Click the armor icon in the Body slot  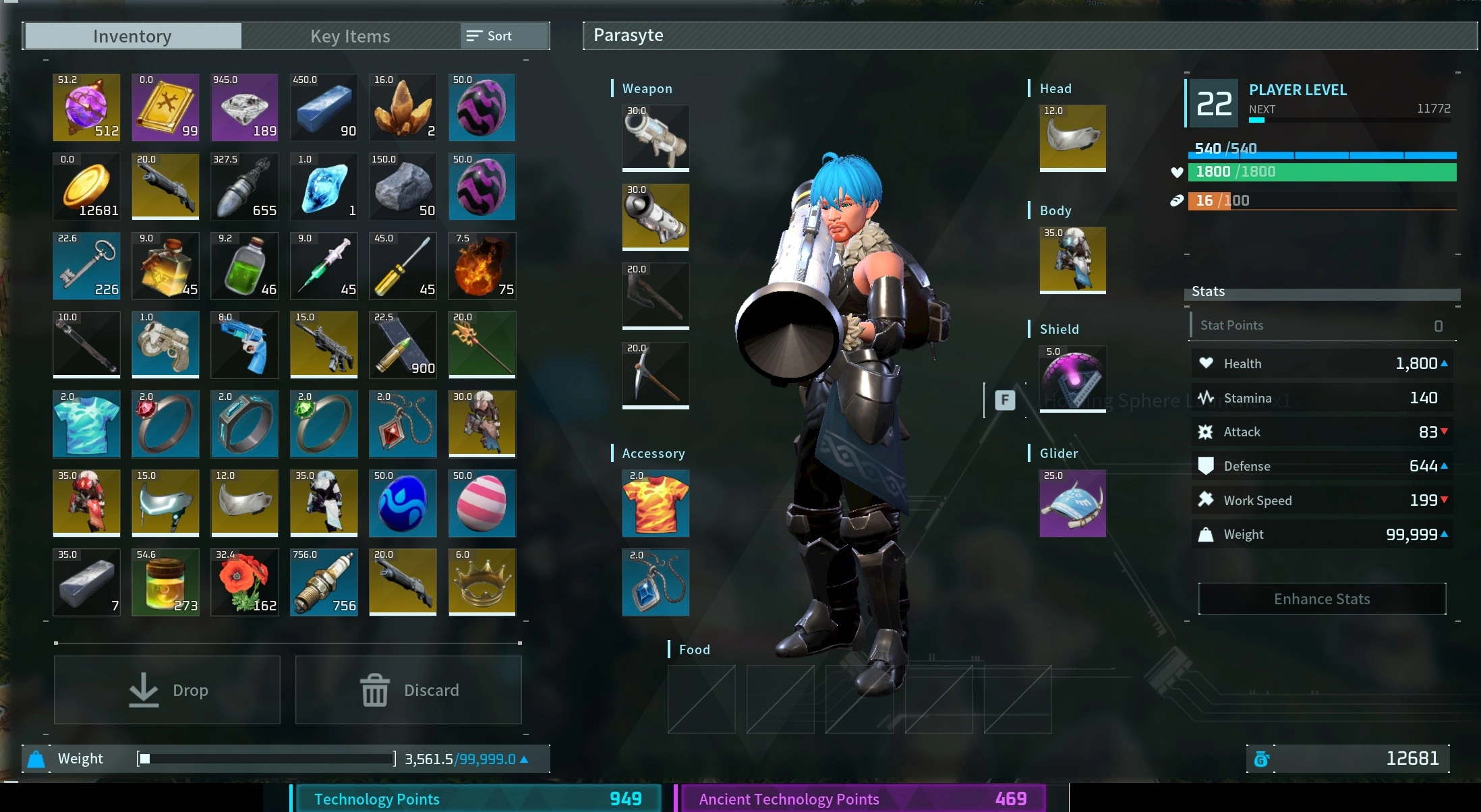tap(1072, 261)
